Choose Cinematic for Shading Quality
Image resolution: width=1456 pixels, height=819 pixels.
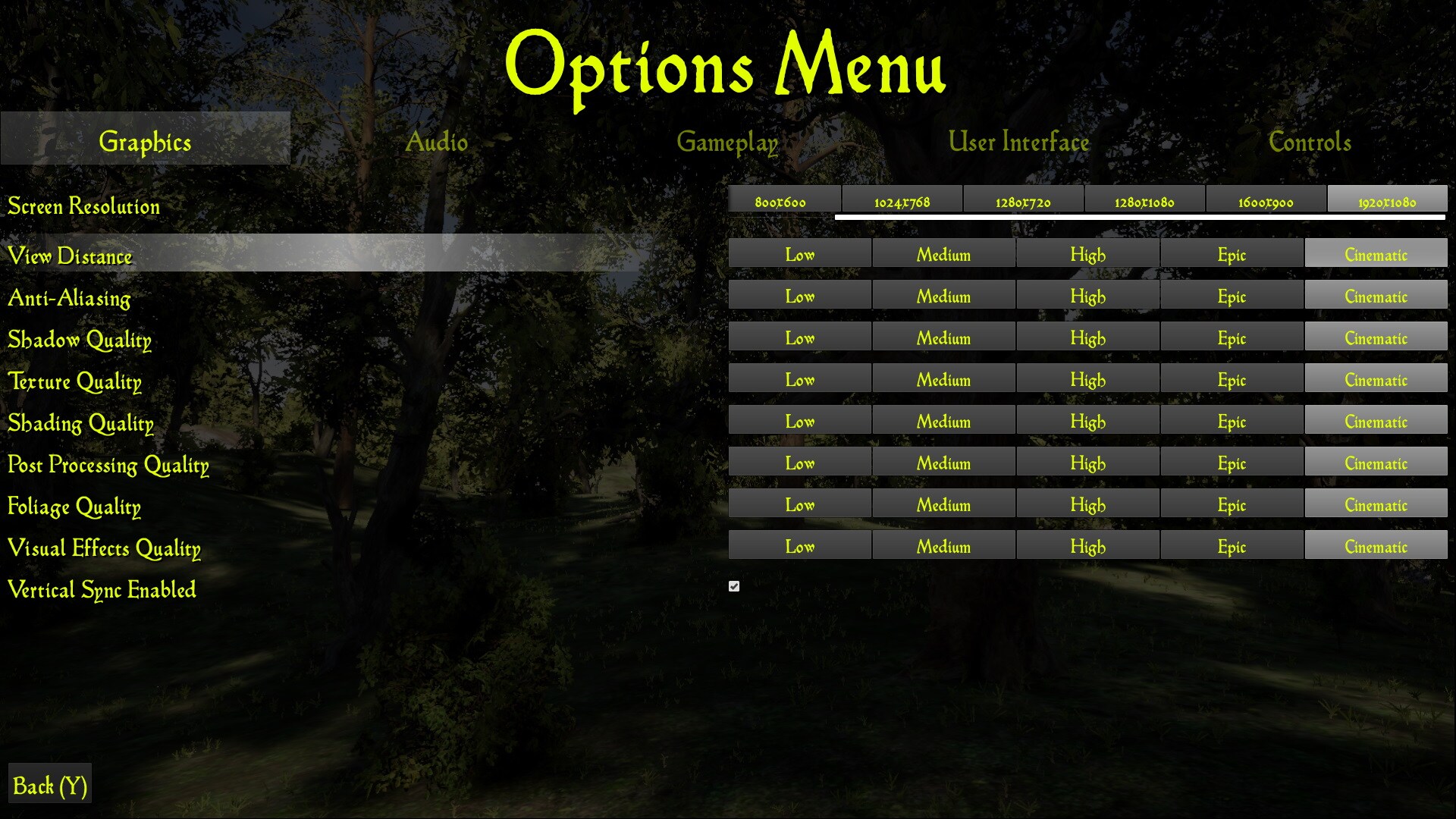coord(1376,421)
